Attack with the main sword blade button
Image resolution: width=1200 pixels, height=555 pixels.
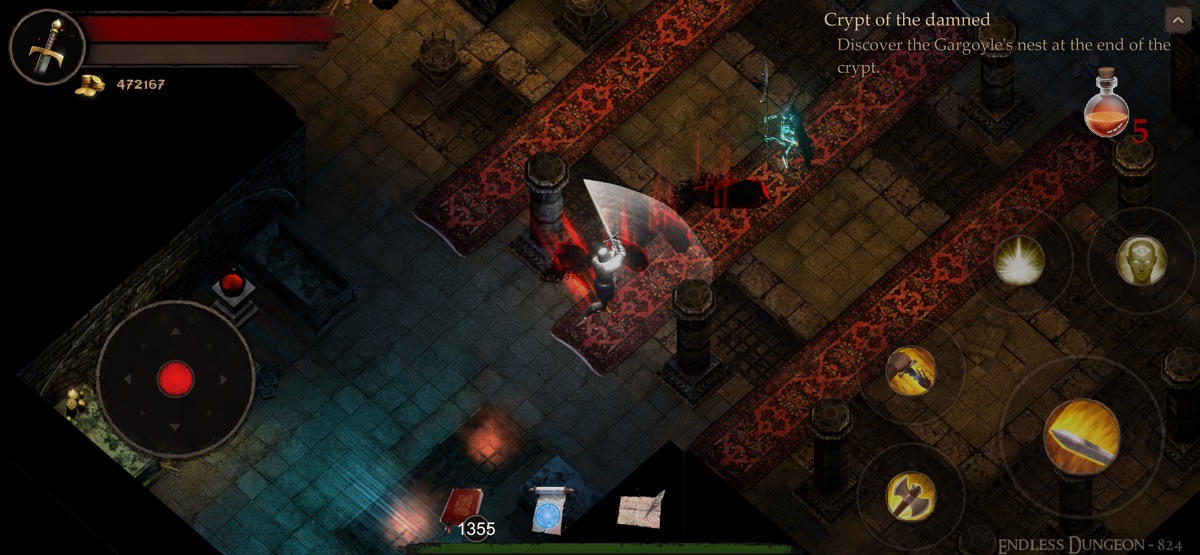pyautogui.click(x=1081, y=436)
